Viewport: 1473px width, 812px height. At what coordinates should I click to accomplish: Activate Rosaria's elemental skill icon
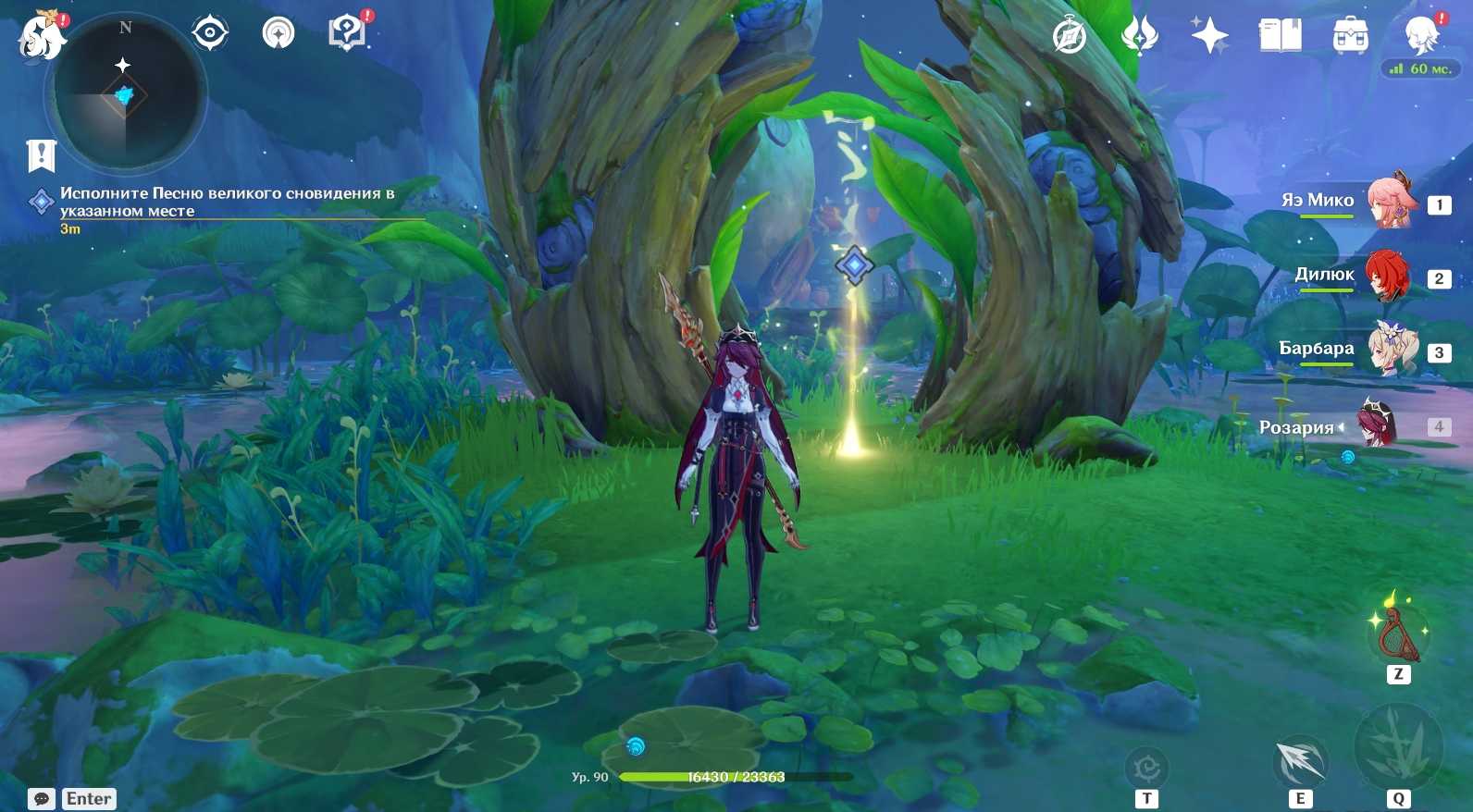coord(1300,762)
